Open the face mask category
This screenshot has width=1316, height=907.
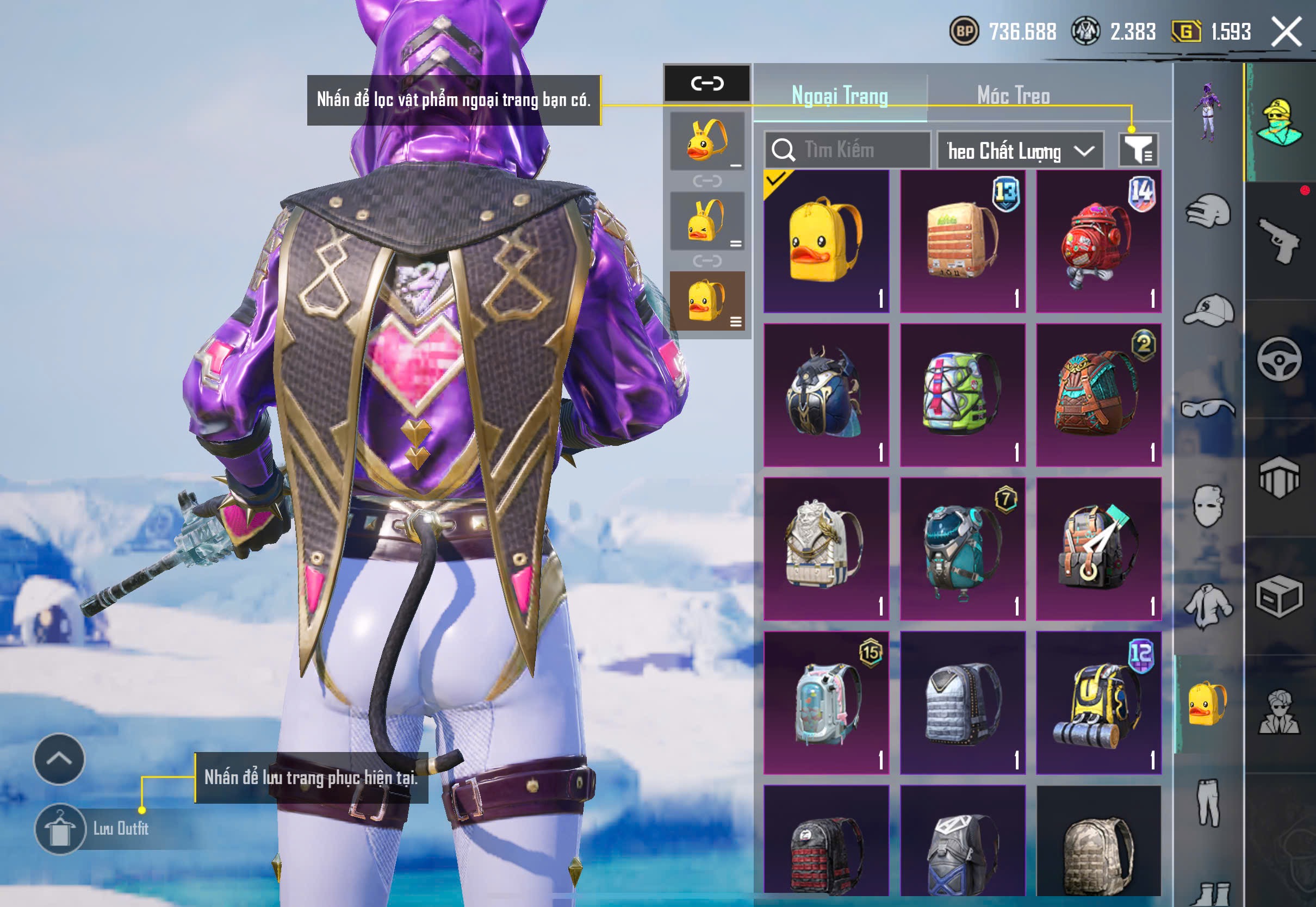click(1208, 506)
